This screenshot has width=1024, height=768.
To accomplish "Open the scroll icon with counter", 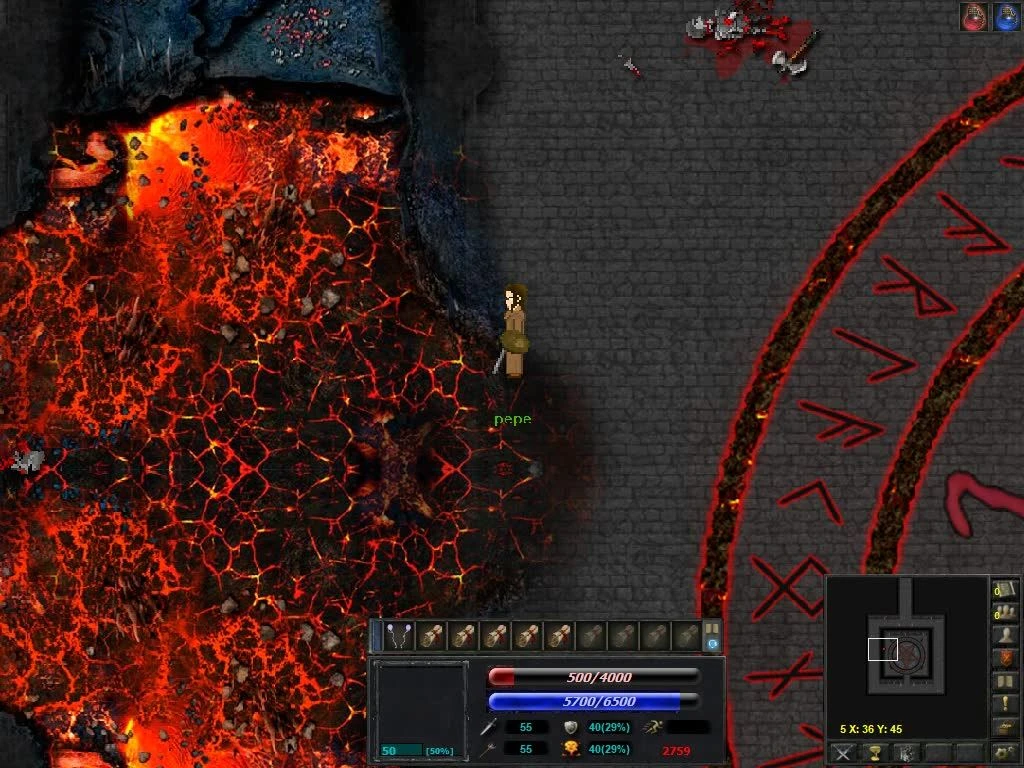I will (1003, 589).
